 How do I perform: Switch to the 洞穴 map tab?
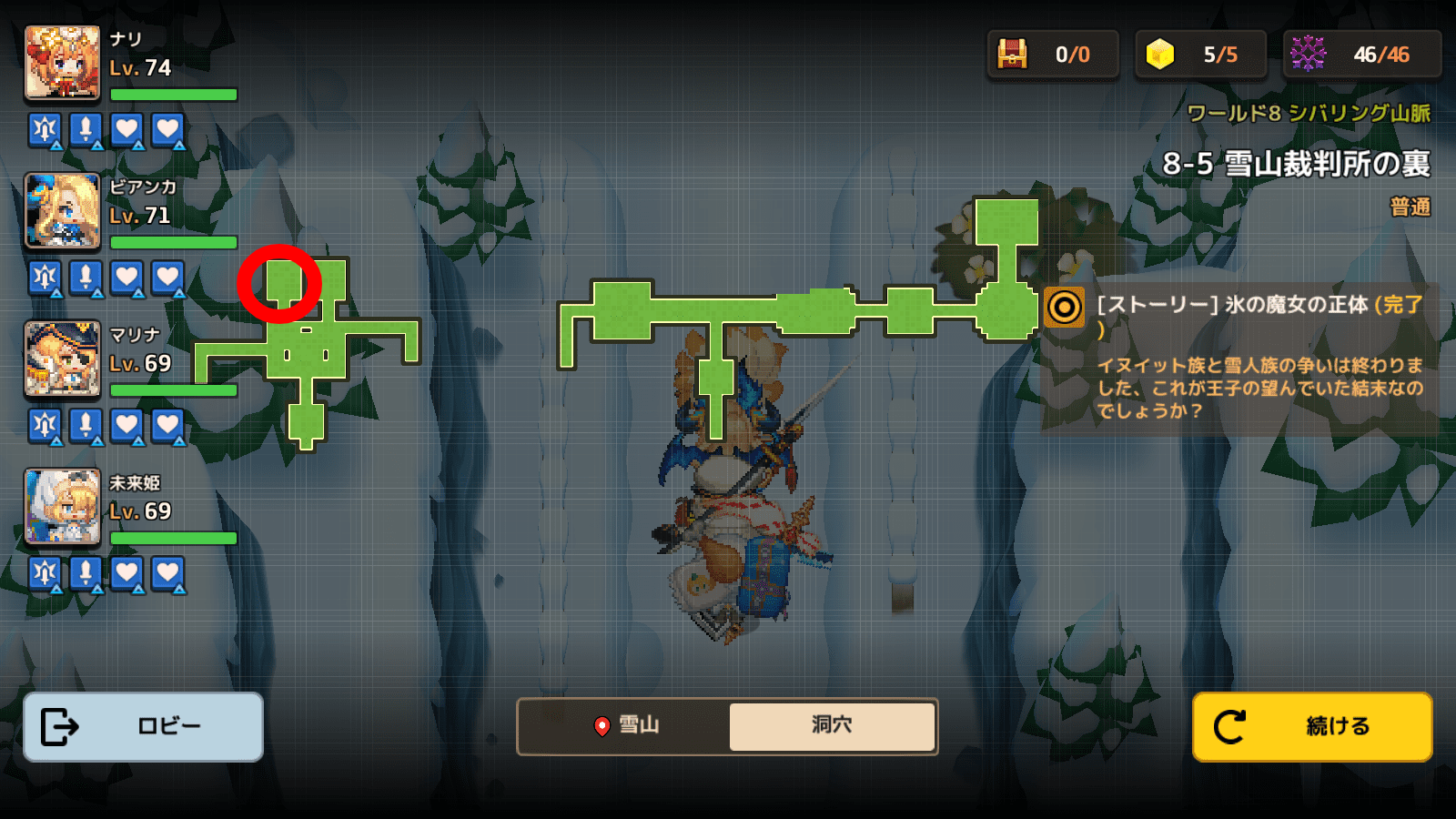tap(832, 725)
